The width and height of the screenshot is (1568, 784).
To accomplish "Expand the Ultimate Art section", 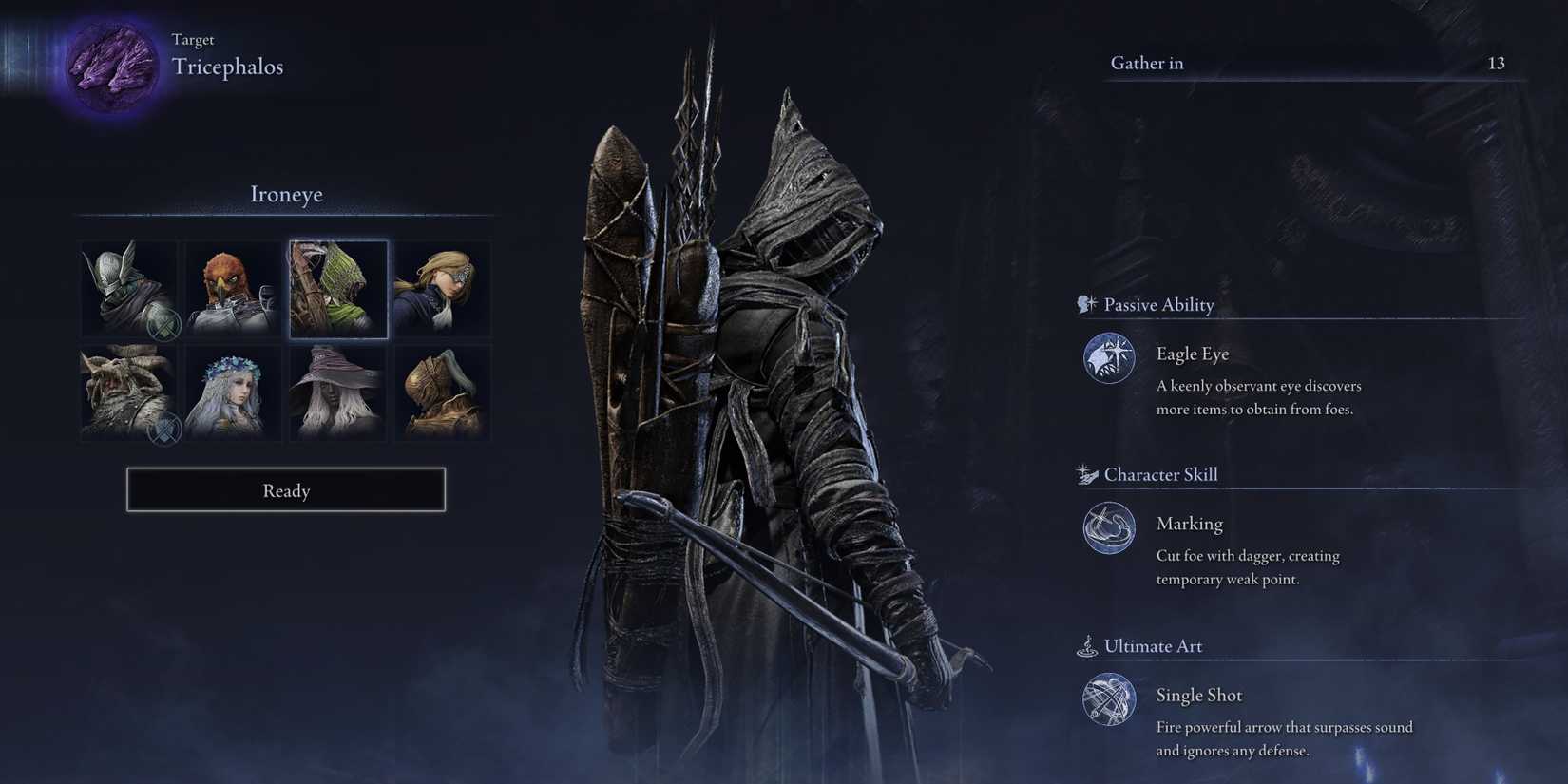I will point(1153,645).
